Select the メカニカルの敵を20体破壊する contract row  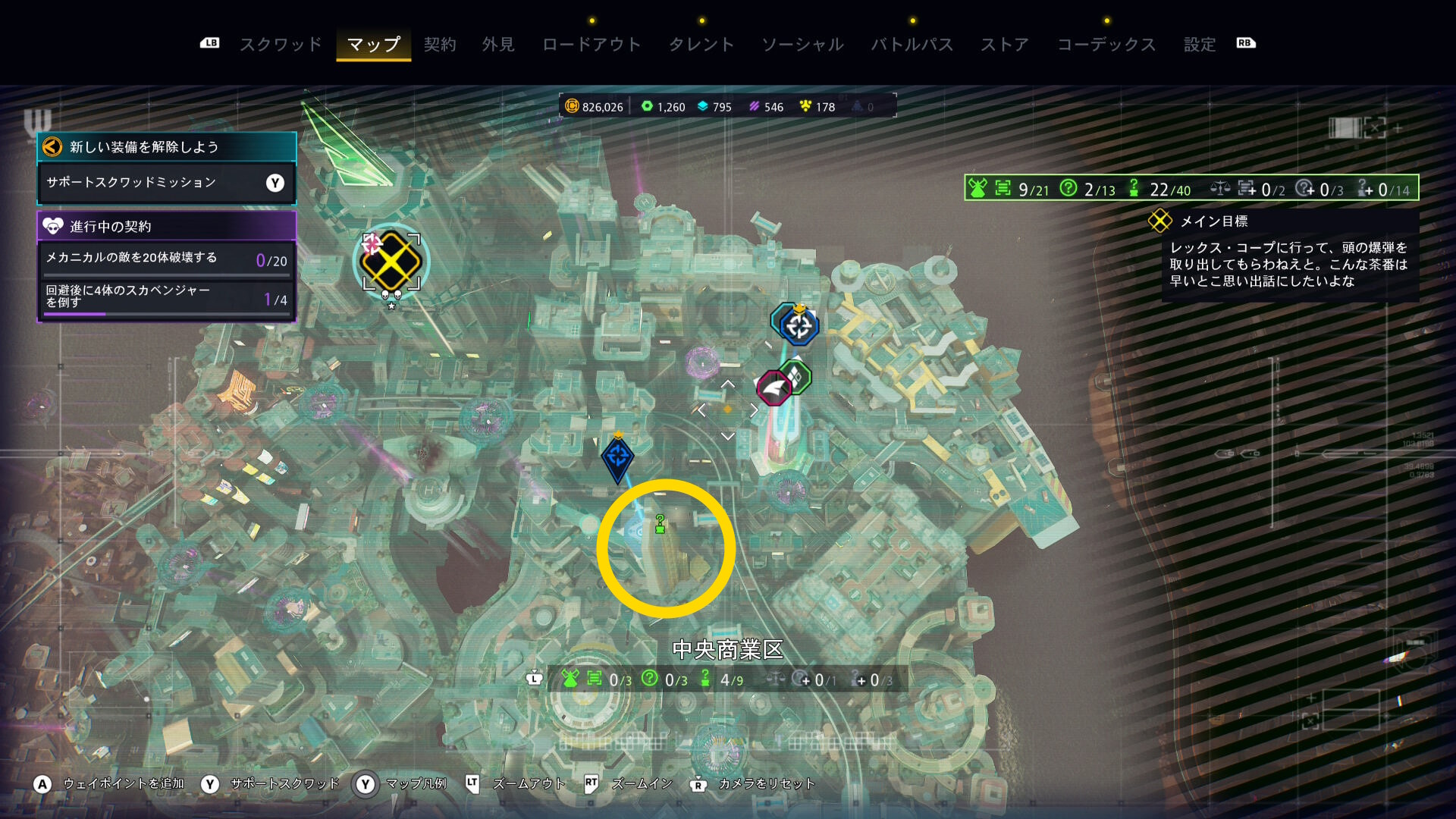tap(166, 259)
